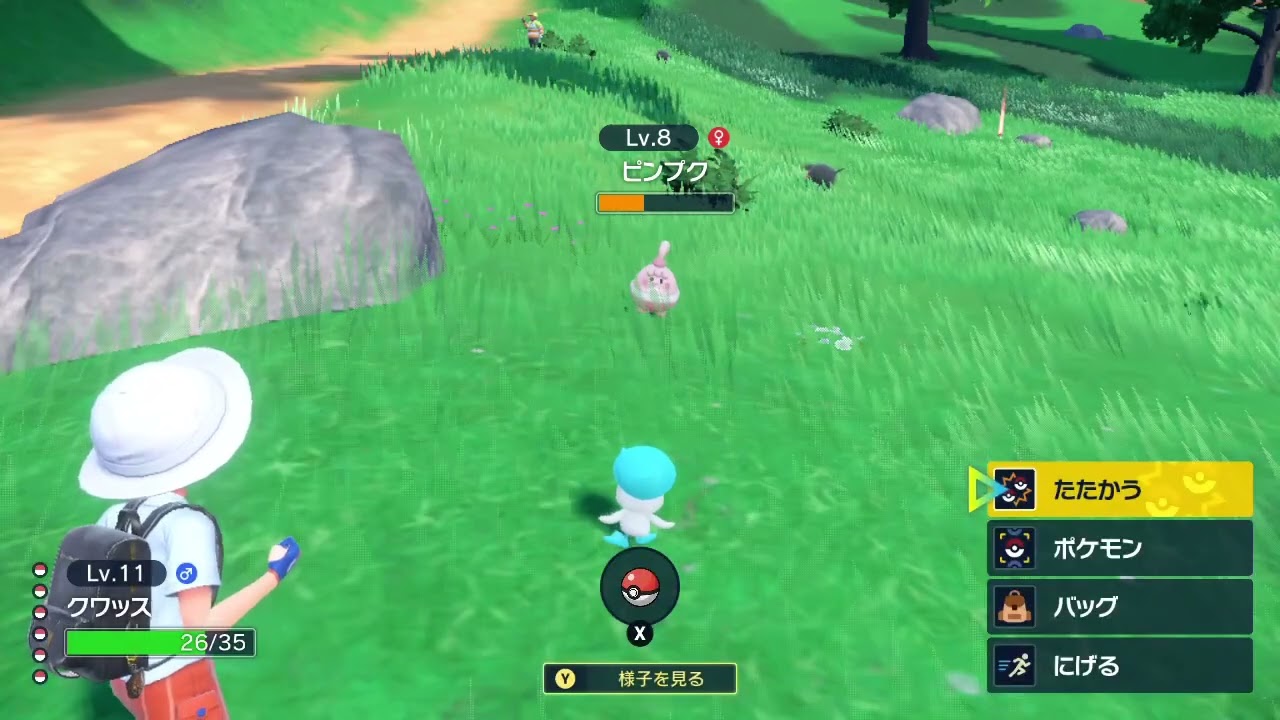Image resolution: width=1280 pixels, height=720 pixels.
Task: Click the yellow Y button icon
Action: 565,678
